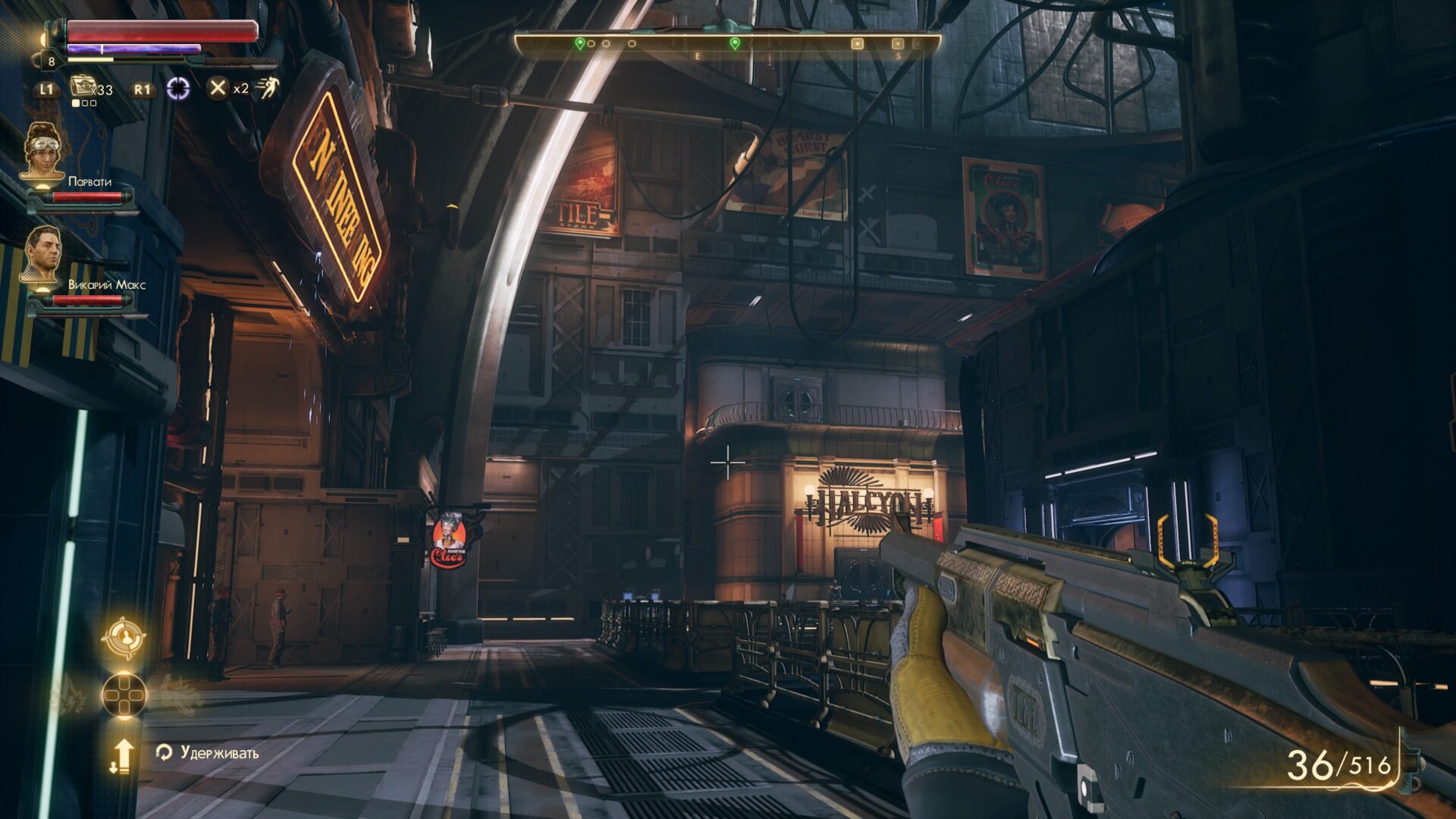This screenshot has height=819, width=1456.
Task: Click the green quest marker nearest East
Action: pyautogui.click(x=734, y=44)
